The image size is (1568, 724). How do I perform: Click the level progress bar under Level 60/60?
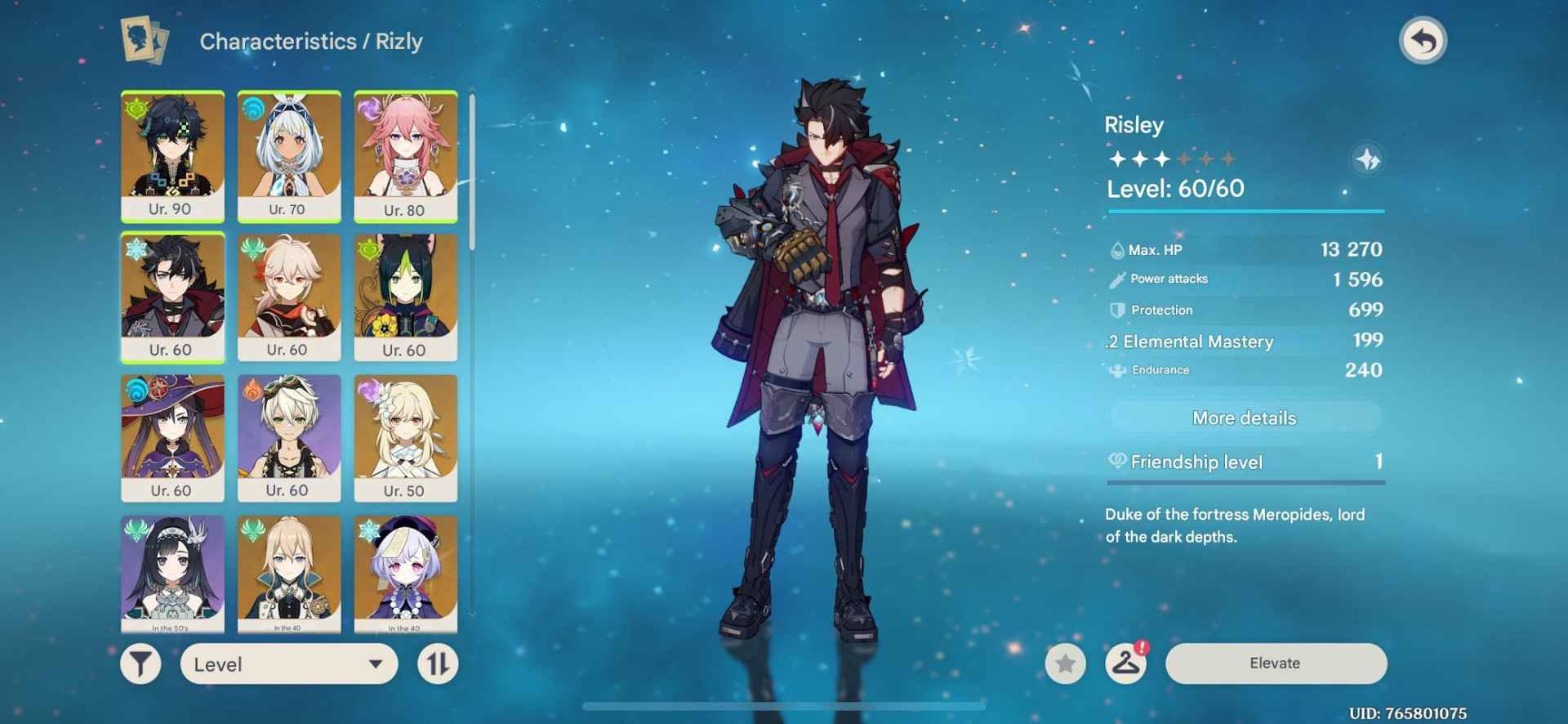point(1245,210)
